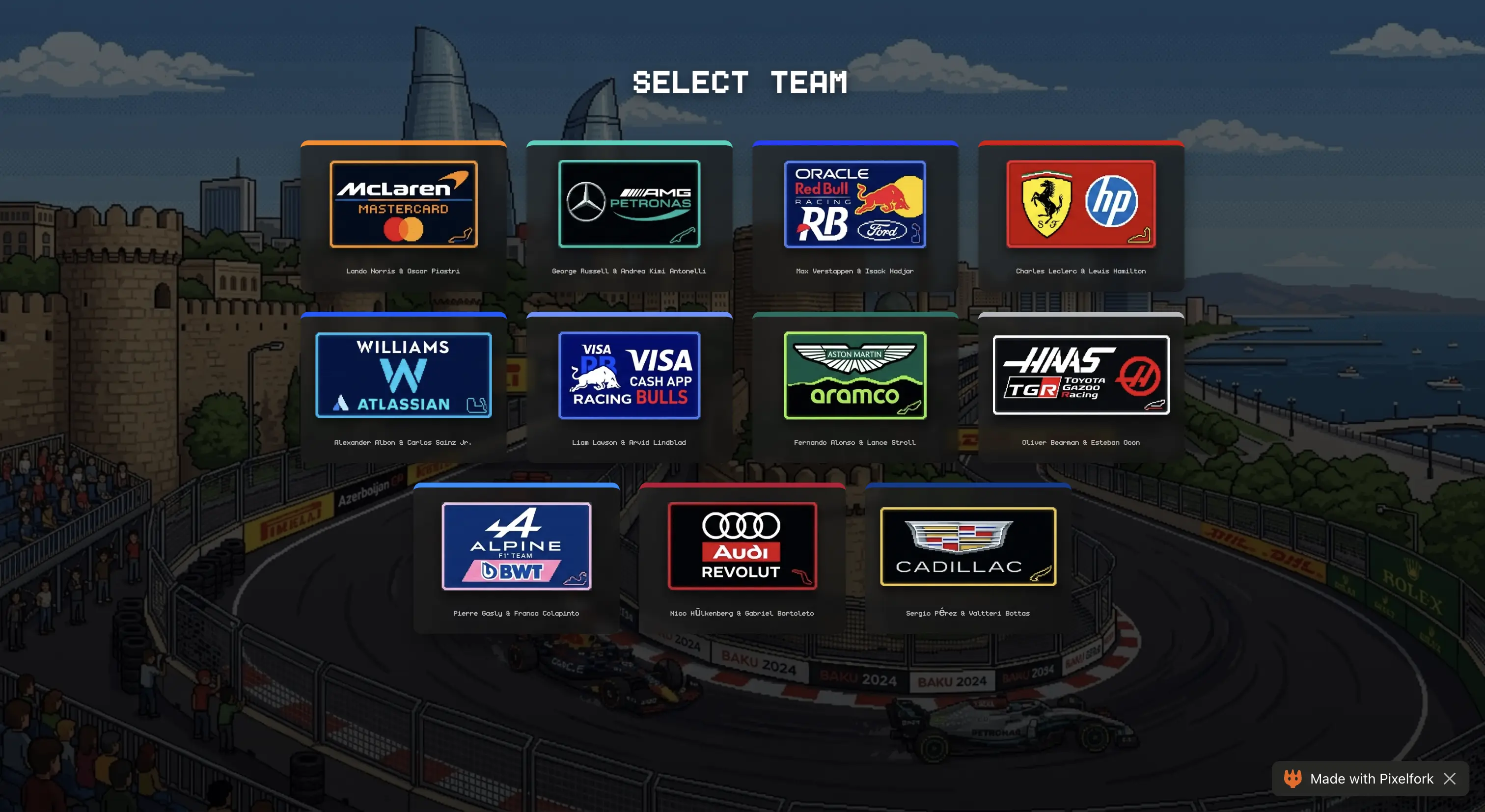
Task: Click the Fernando Alonso & Lance Stroll text
Action: tap(854, 443)
